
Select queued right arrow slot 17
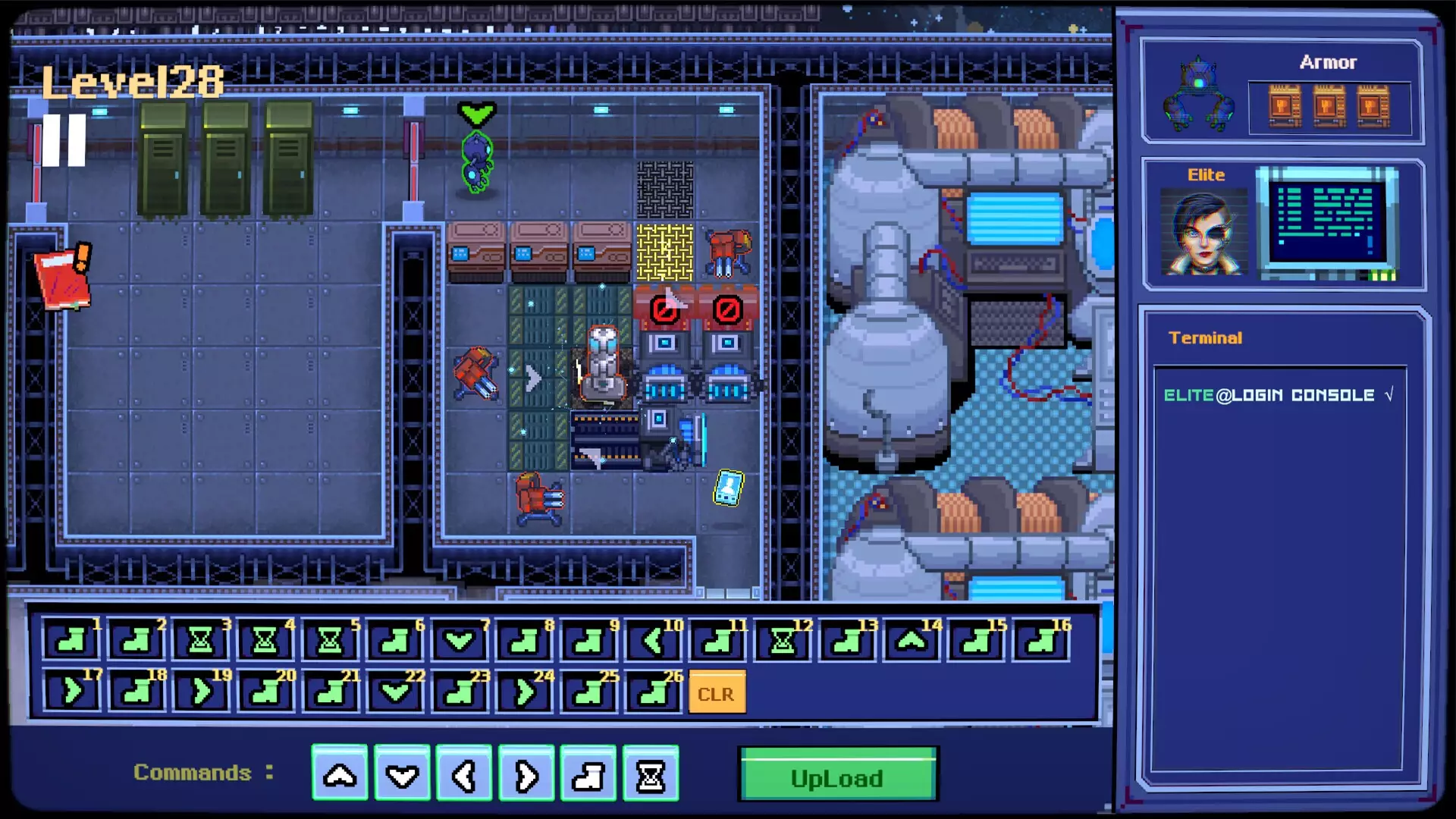[x=71, y=692]
